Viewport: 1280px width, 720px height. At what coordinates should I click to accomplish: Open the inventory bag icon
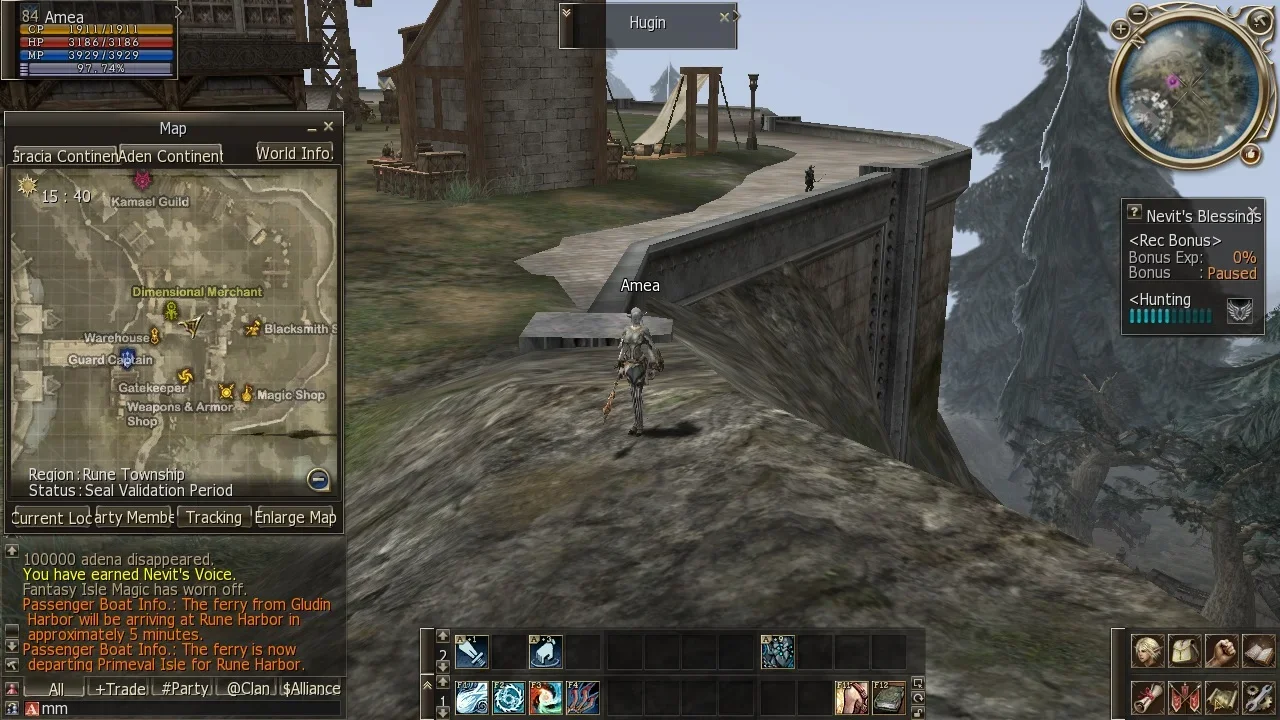[1184, 651]
